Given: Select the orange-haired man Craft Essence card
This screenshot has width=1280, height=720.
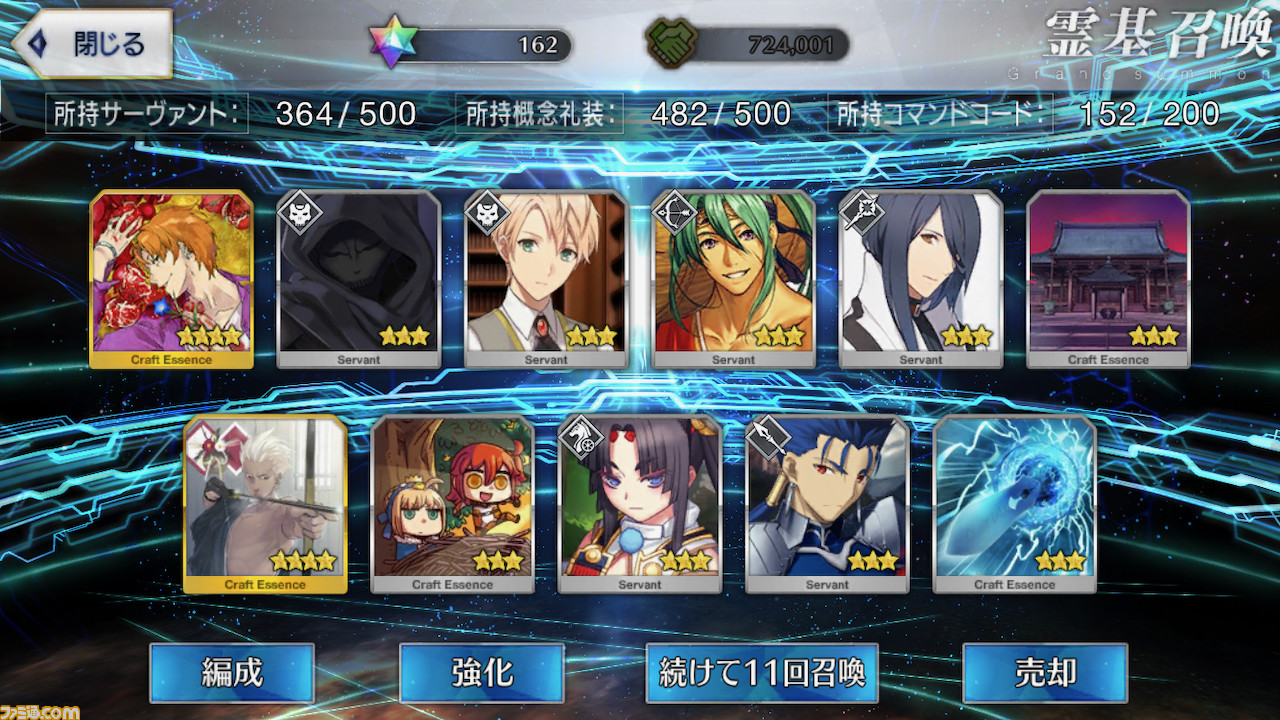Looking at the screenshot, I should pyautogui.click(x=171, y=278).
